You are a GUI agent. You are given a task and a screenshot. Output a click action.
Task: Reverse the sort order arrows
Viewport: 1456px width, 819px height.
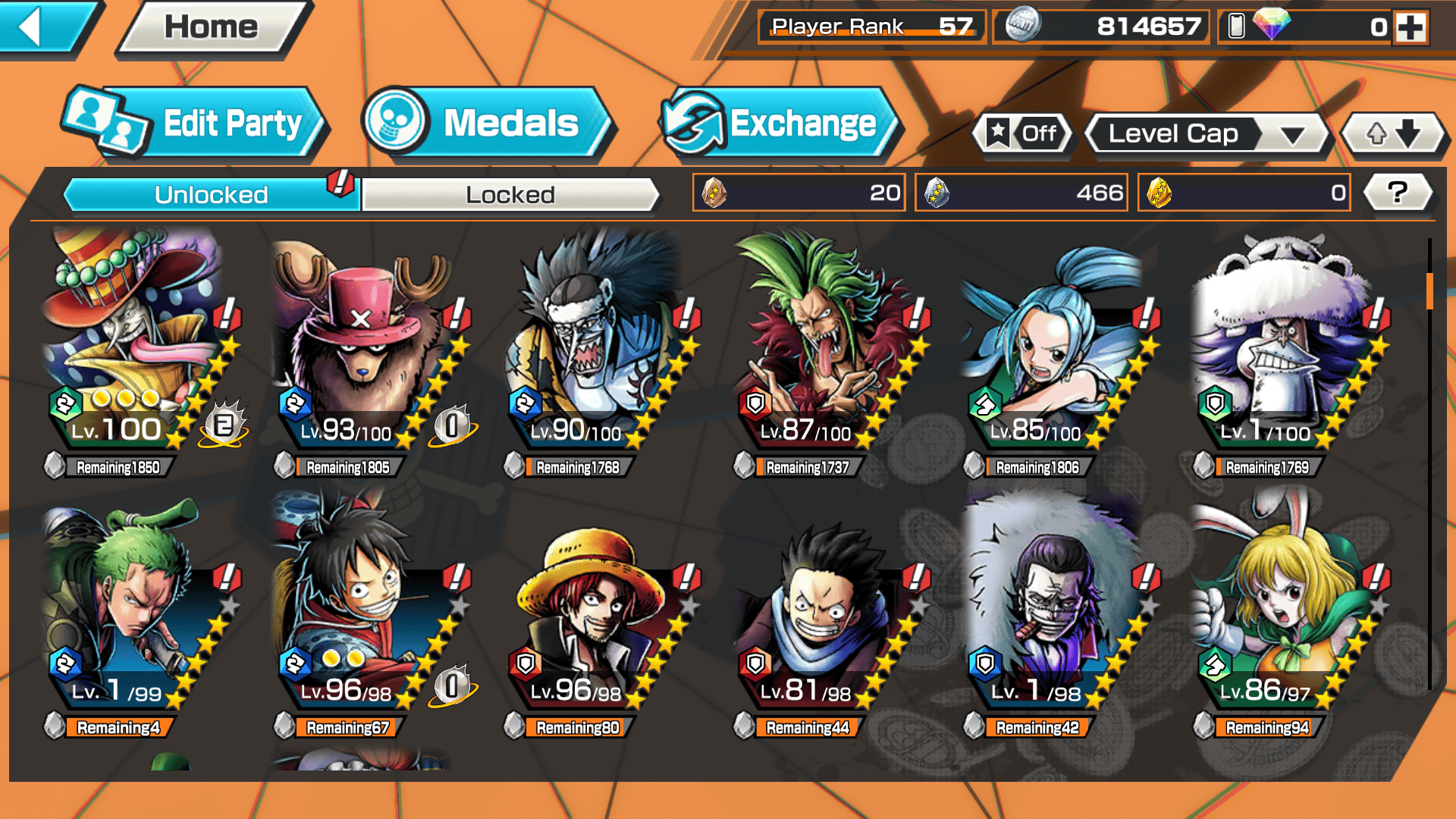point(1393,134)
